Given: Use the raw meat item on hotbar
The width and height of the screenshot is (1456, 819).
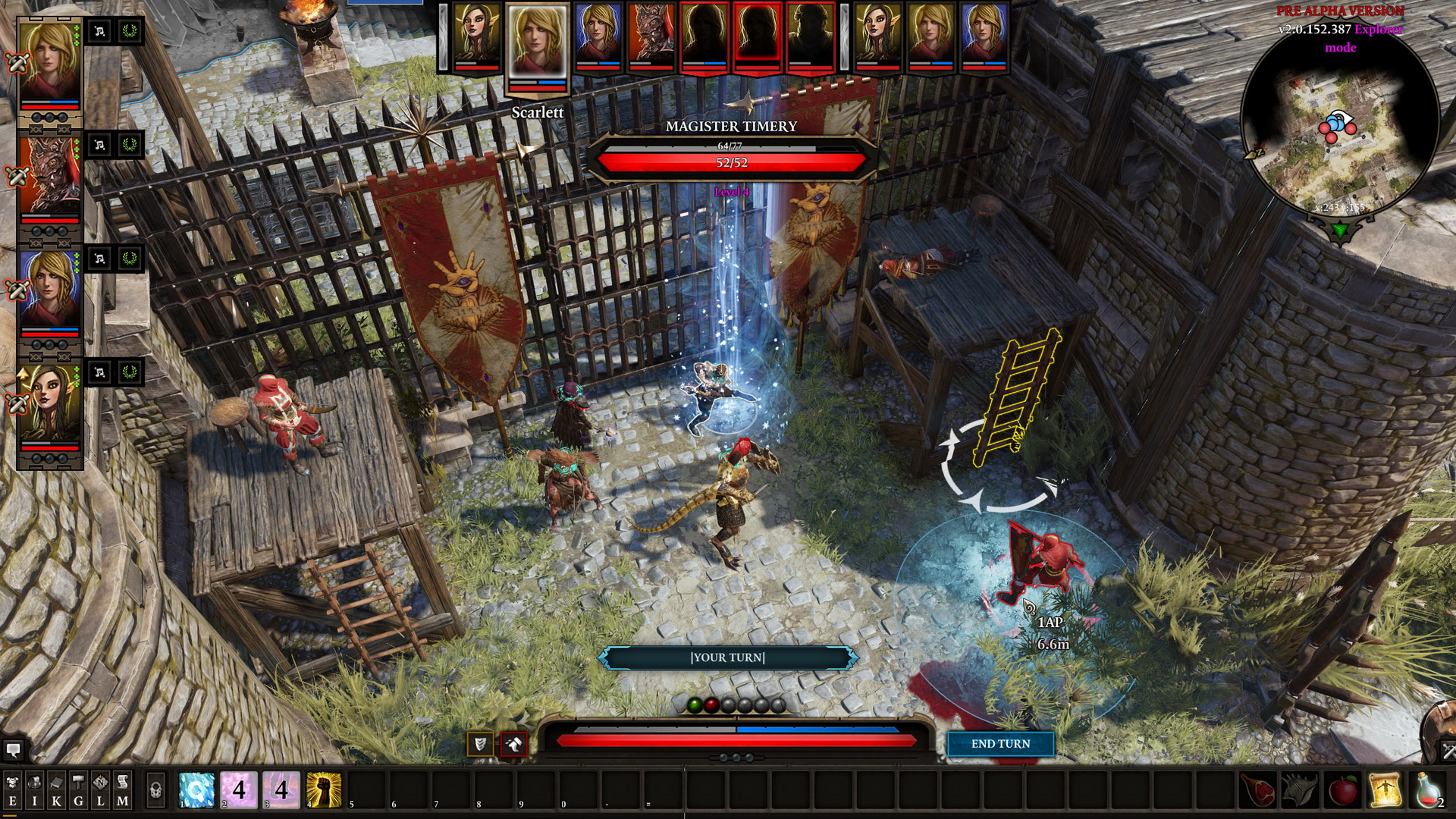Looking at the screenshot, I should 1257,789.
